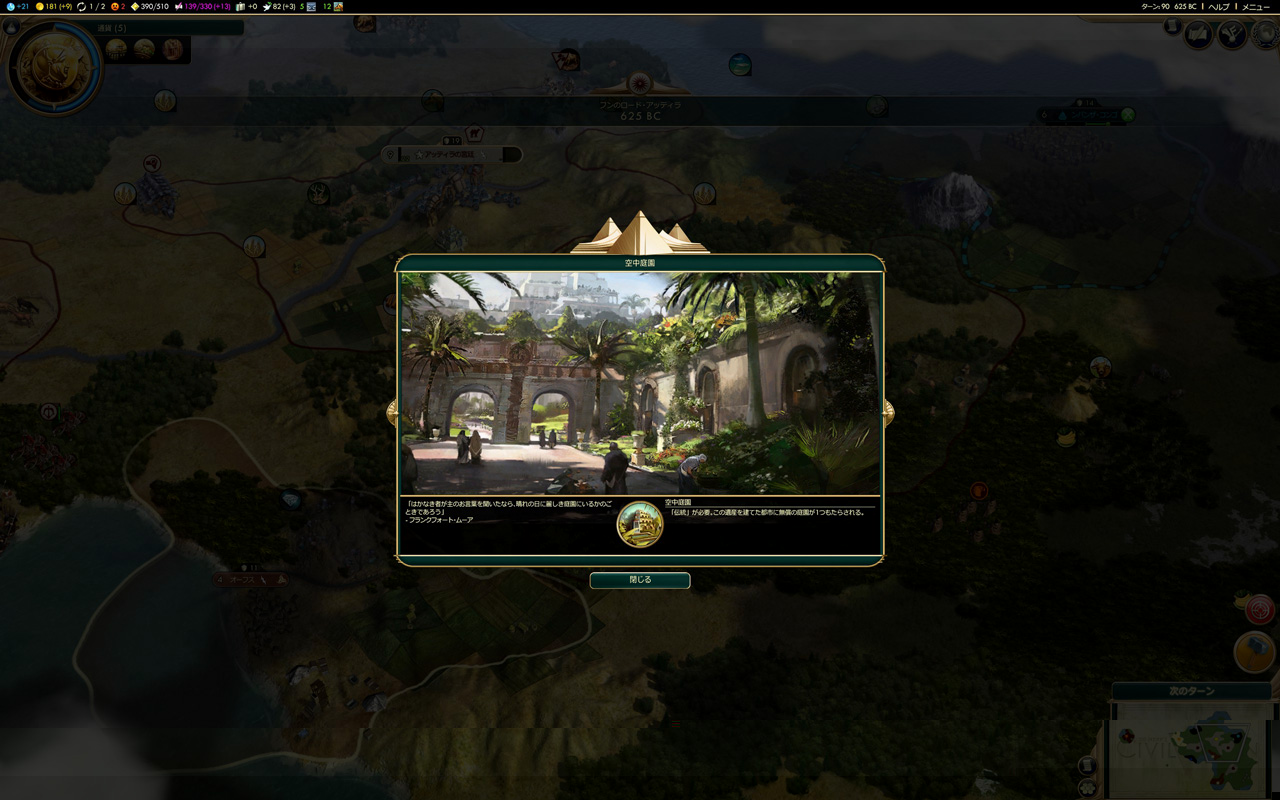Open the ヘルプ help link

pyautogui.click(x=1218, y=6)
